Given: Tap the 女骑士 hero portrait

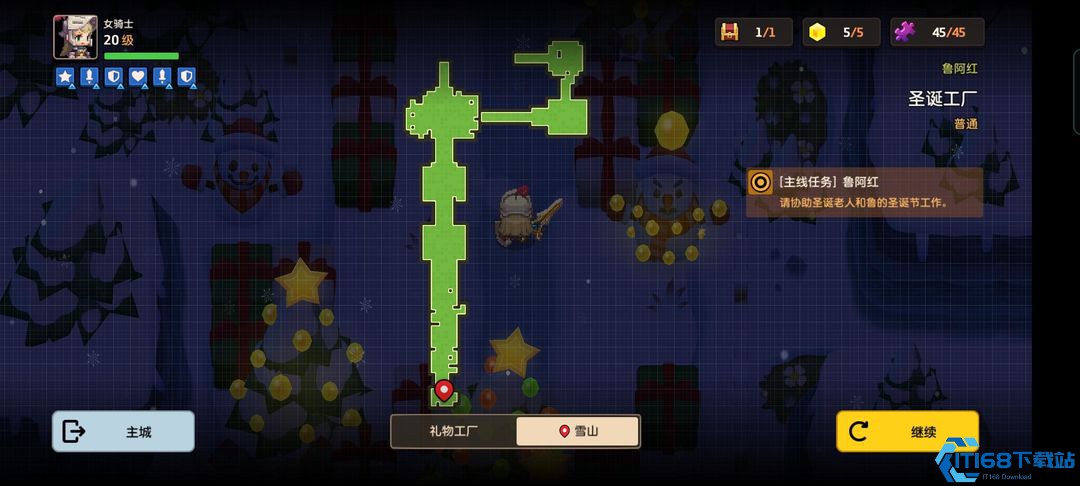Looking at the screenshot, I should pyautogui.click(x=75, y=37).
